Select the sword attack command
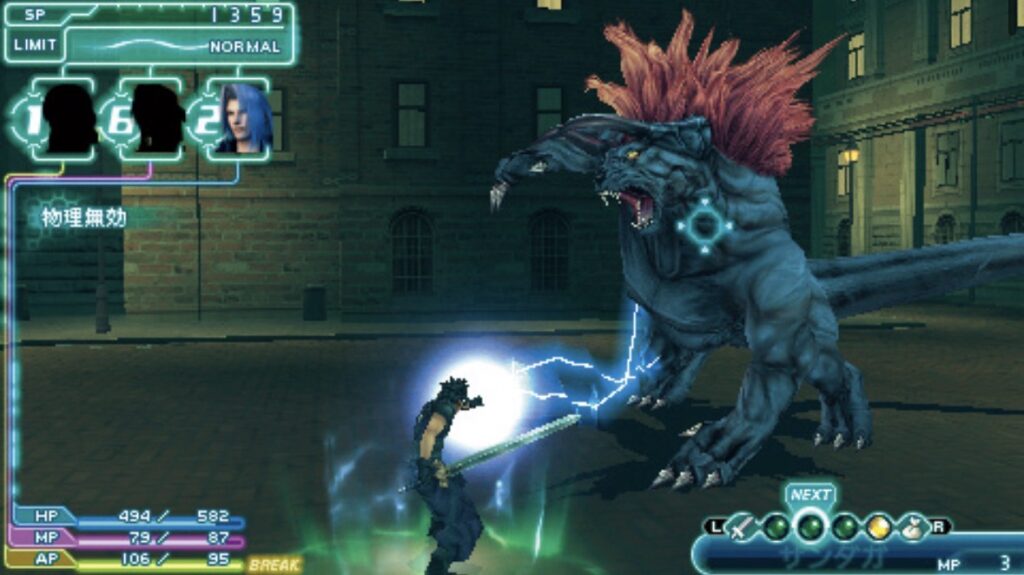The width and height of the screenshot is (1024, 575). pos(742,526)
